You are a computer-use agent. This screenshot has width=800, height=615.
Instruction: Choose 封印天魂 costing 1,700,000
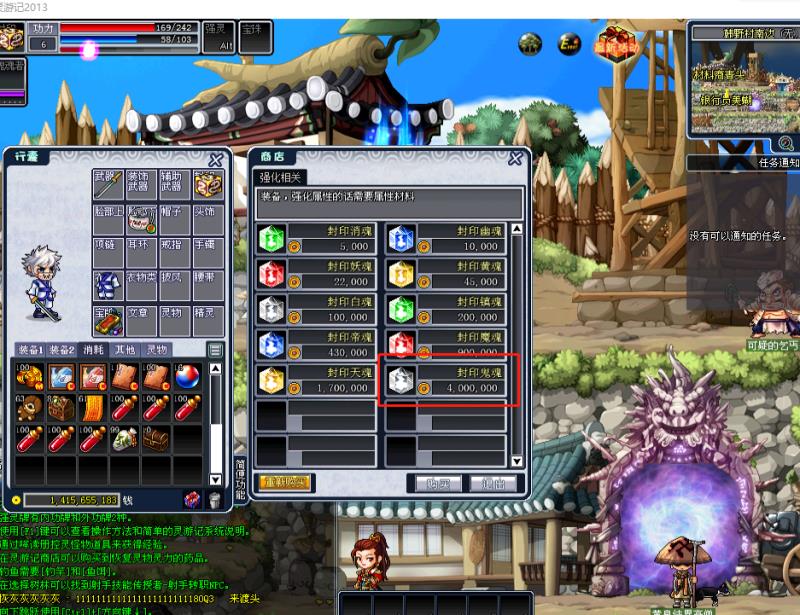coord(316,380)
